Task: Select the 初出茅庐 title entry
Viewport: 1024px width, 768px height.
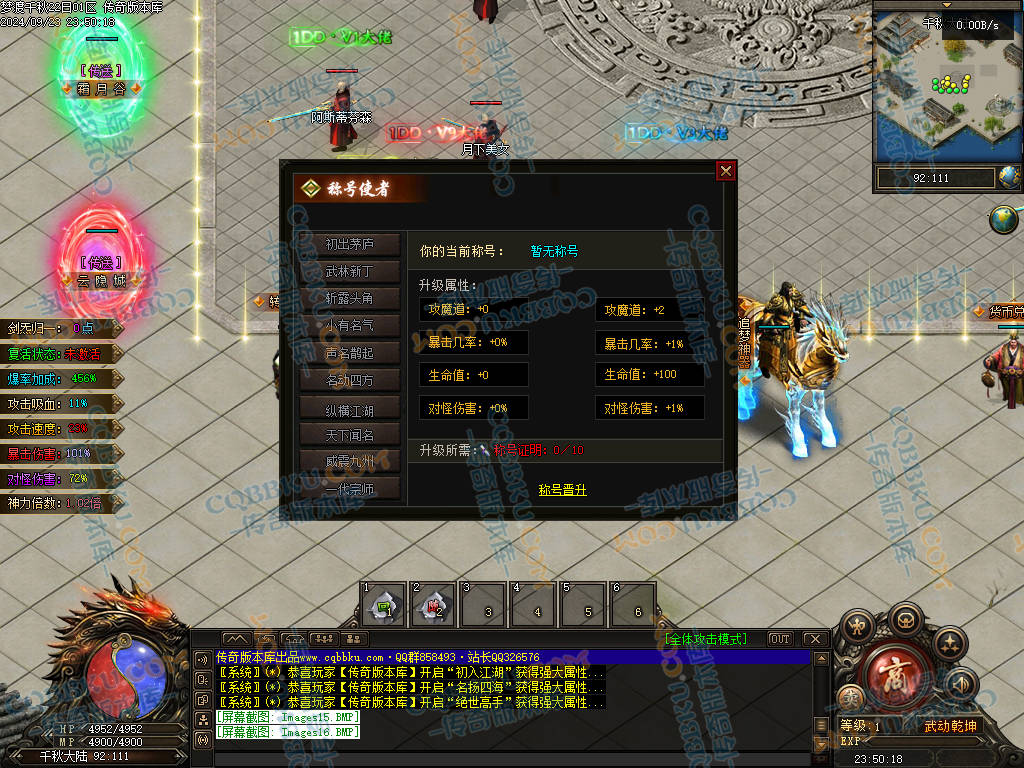Action: 349,244
